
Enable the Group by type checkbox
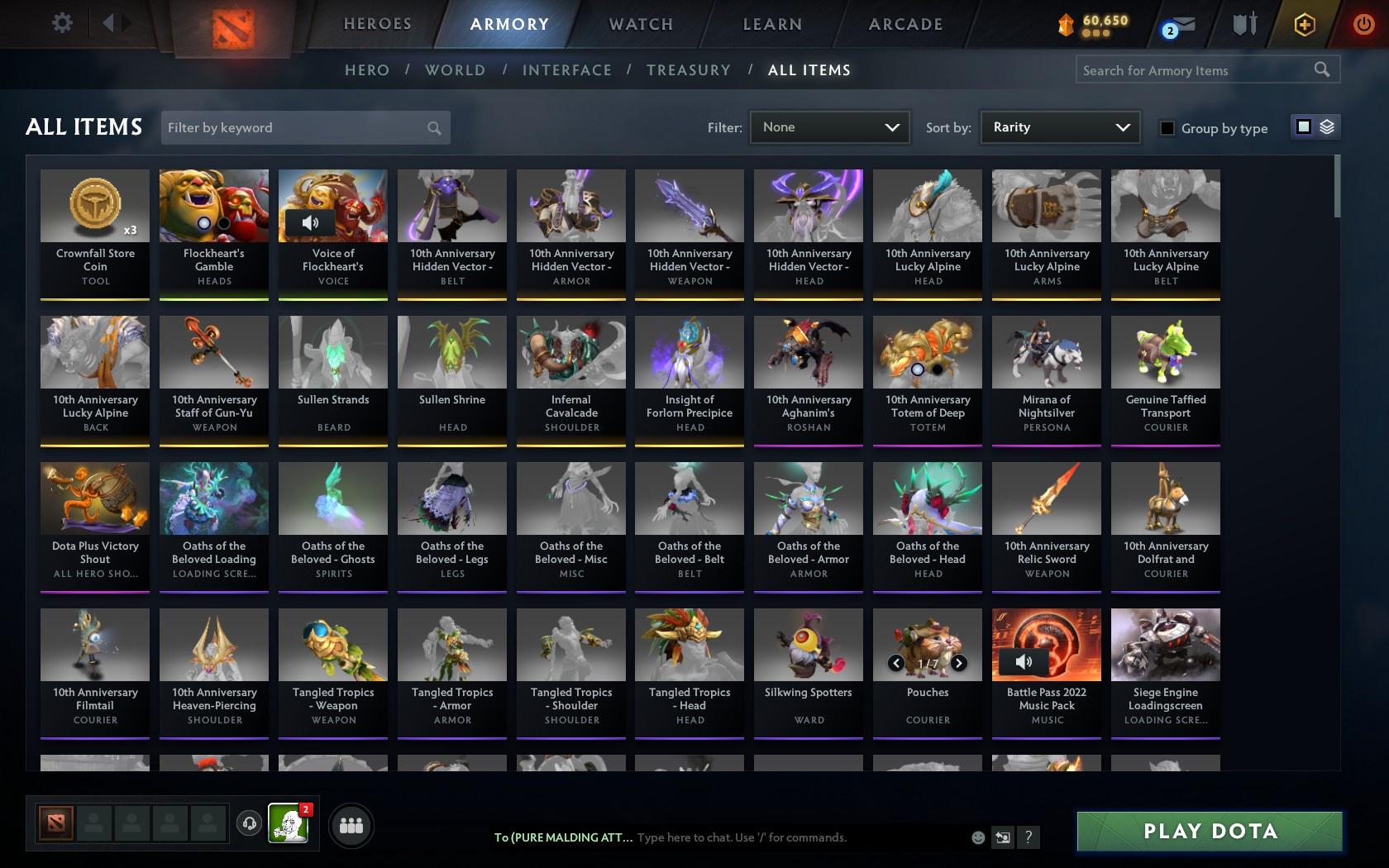(x=1167, y=128)
